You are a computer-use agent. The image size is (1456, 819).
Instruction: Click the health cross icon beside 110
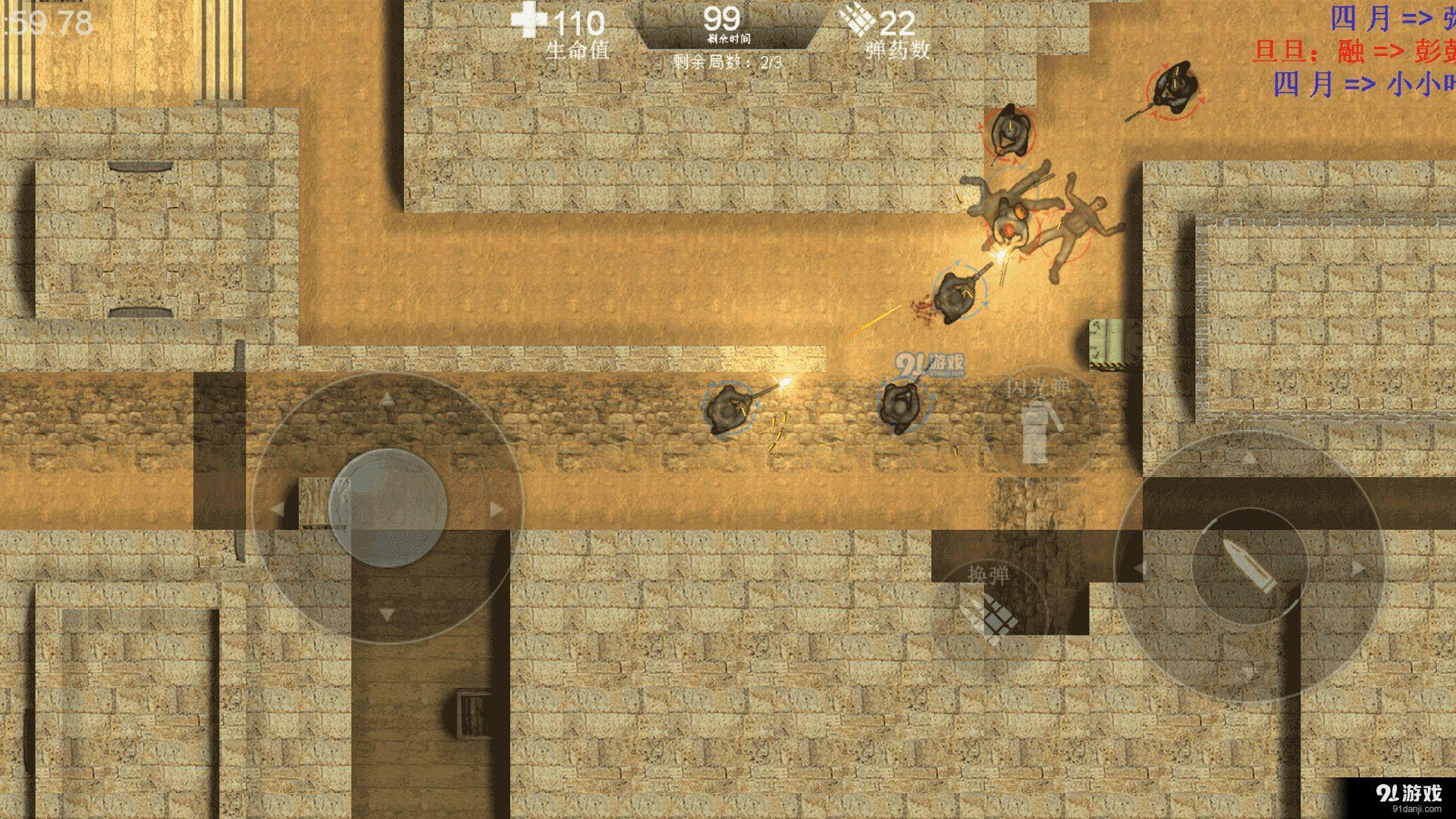(x=529, y=18)
